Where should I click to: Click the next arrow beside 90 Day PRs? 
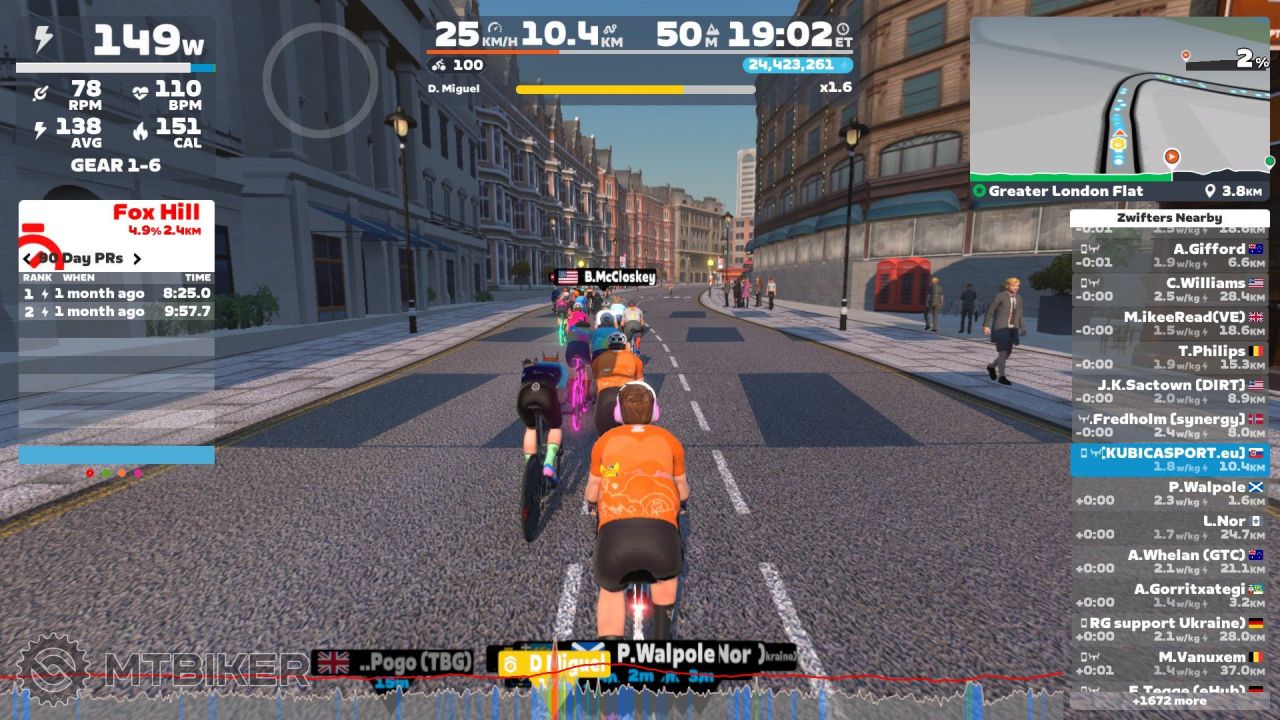pyautogui.click(x=137, y=259)
